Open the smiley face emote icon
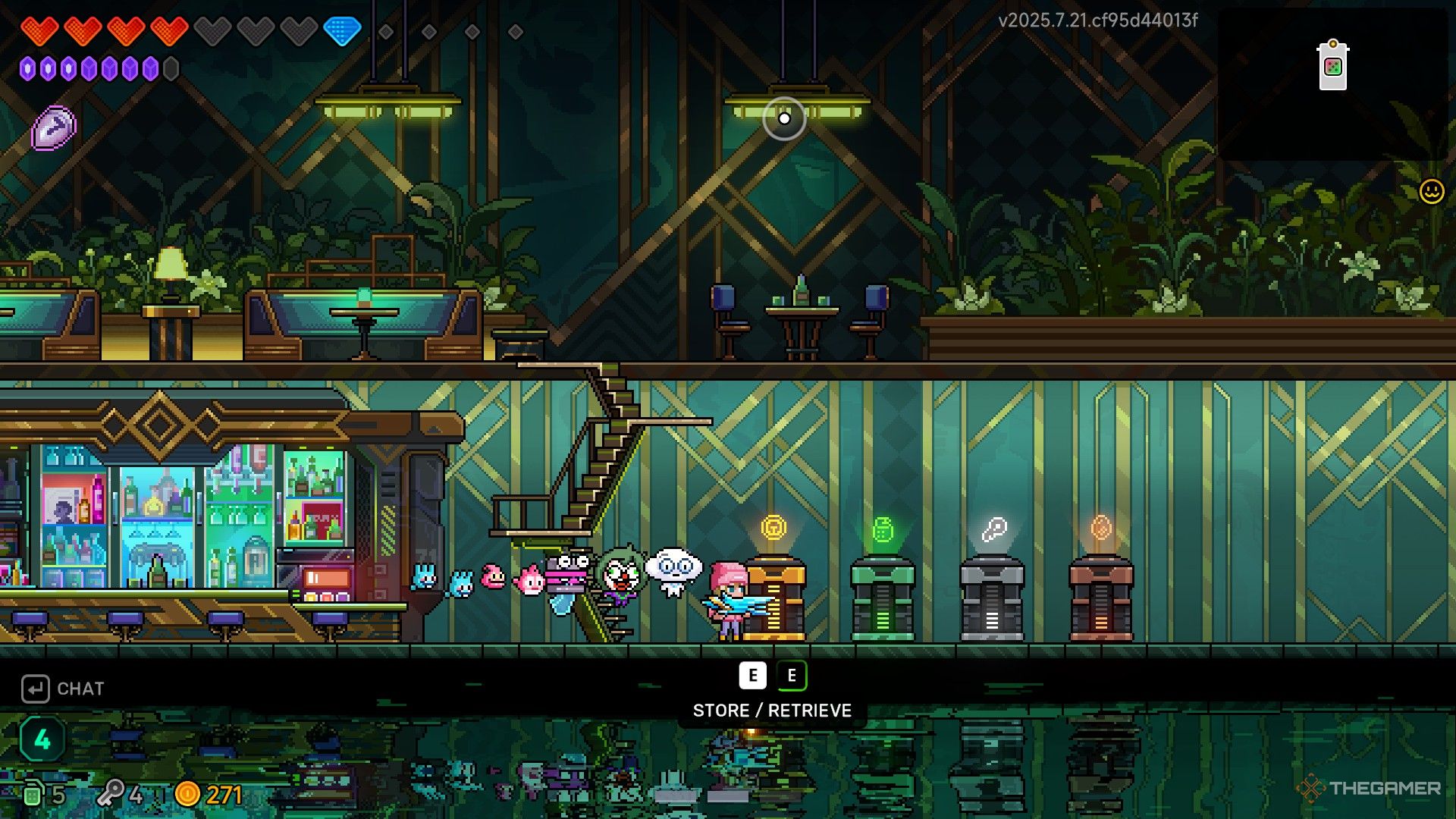 (1431, 191)
